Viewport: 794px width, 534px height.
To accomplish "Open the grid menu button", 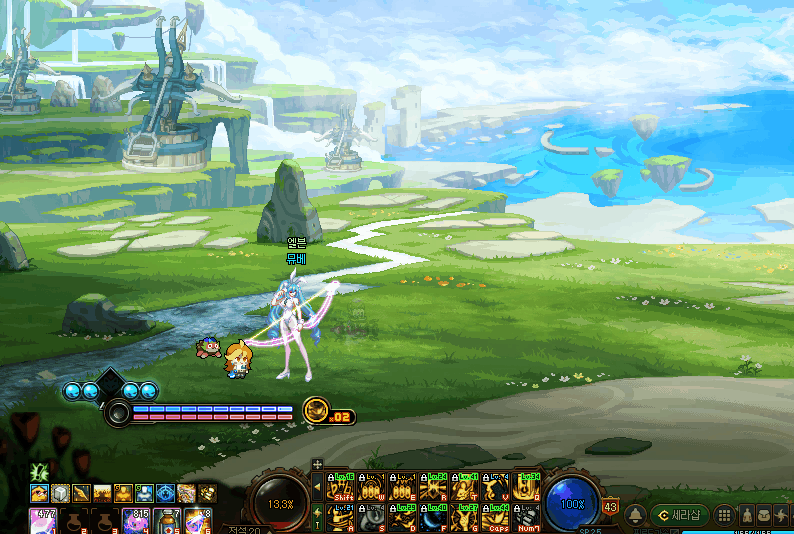I will [x=725, y=515].
